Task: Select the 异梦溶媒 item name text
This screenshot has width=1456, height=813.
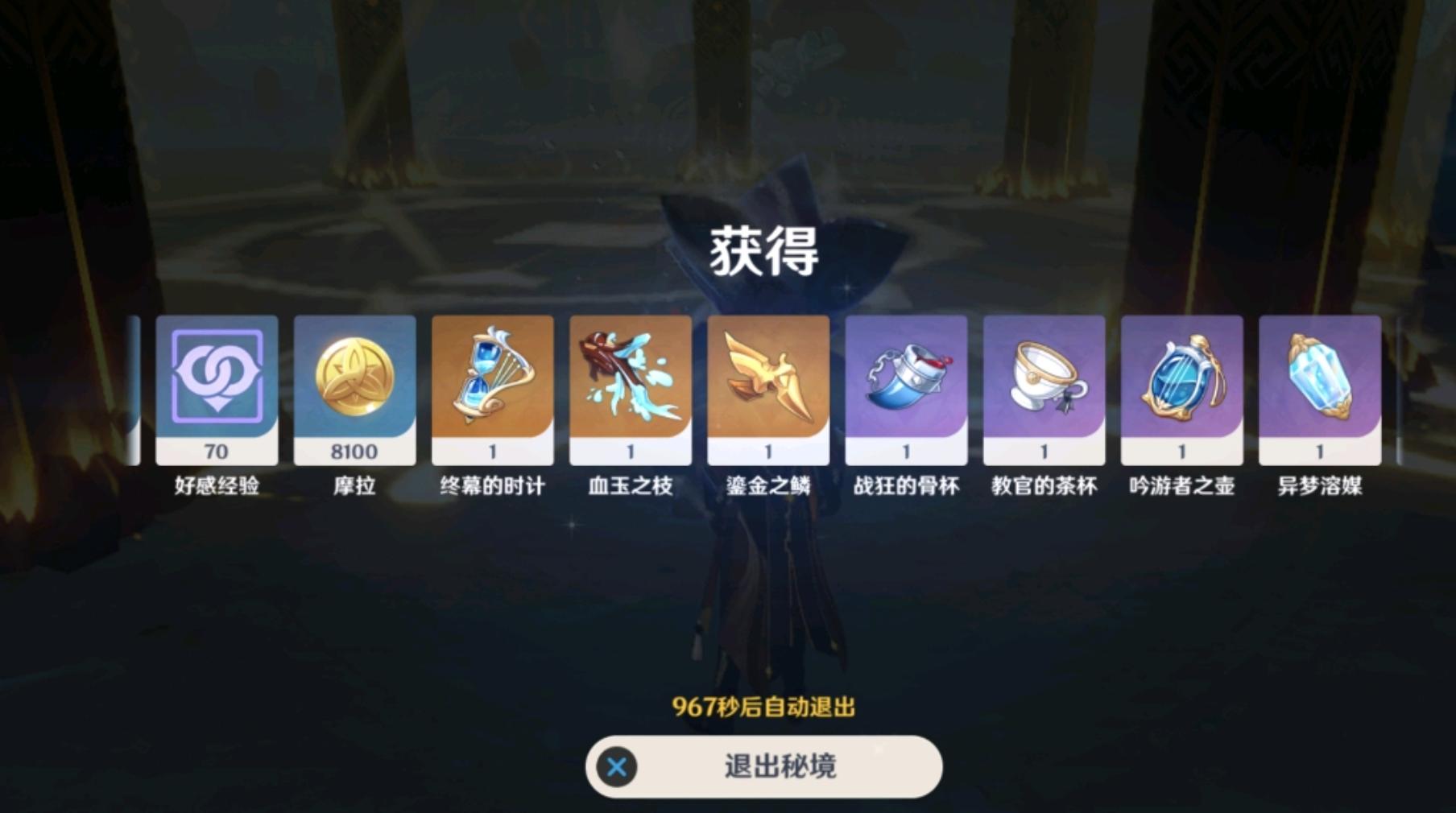Action: (x=1319, y=485)
